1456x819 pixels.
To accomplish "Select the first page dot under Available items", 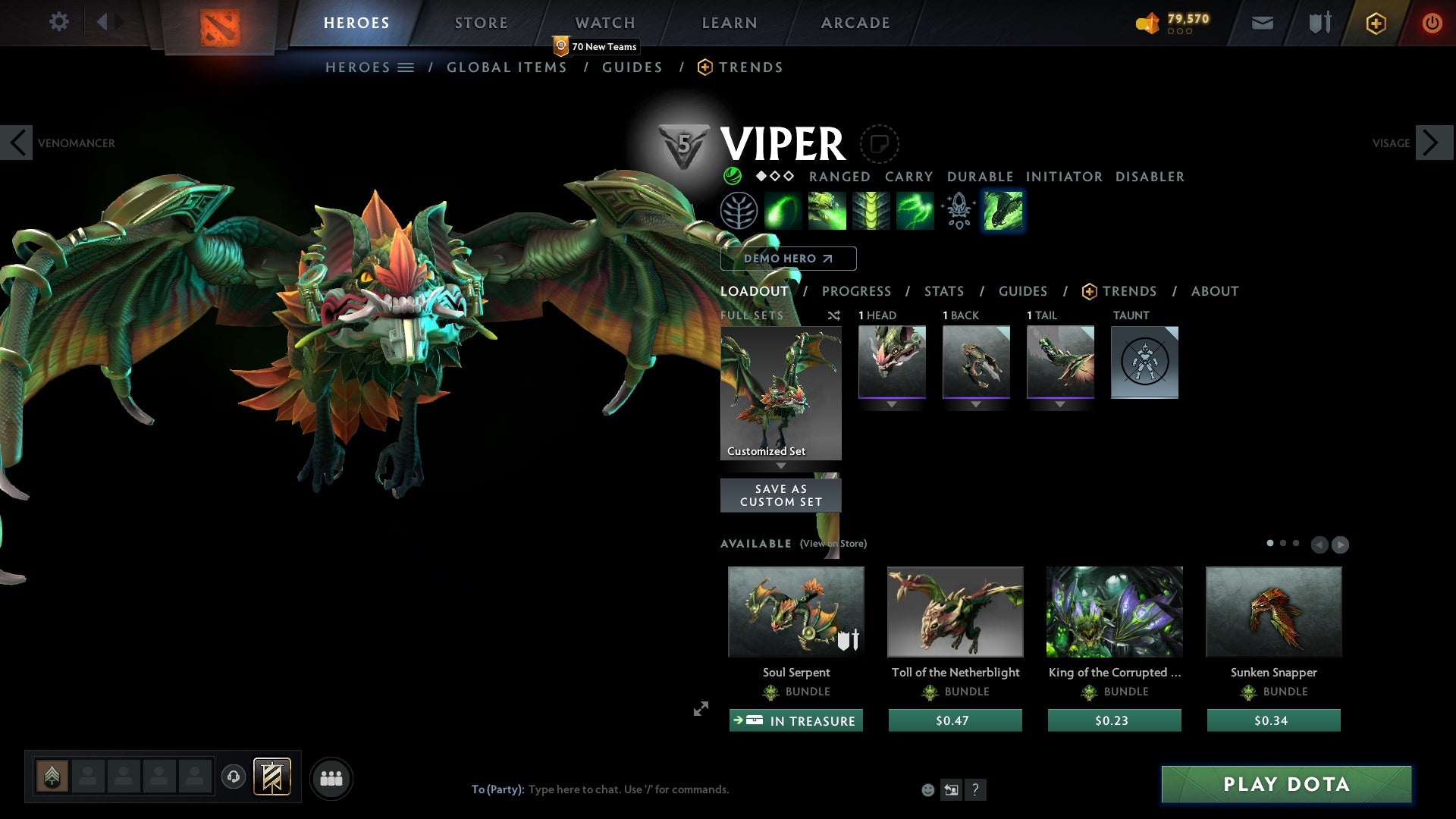I will 1269,544.
